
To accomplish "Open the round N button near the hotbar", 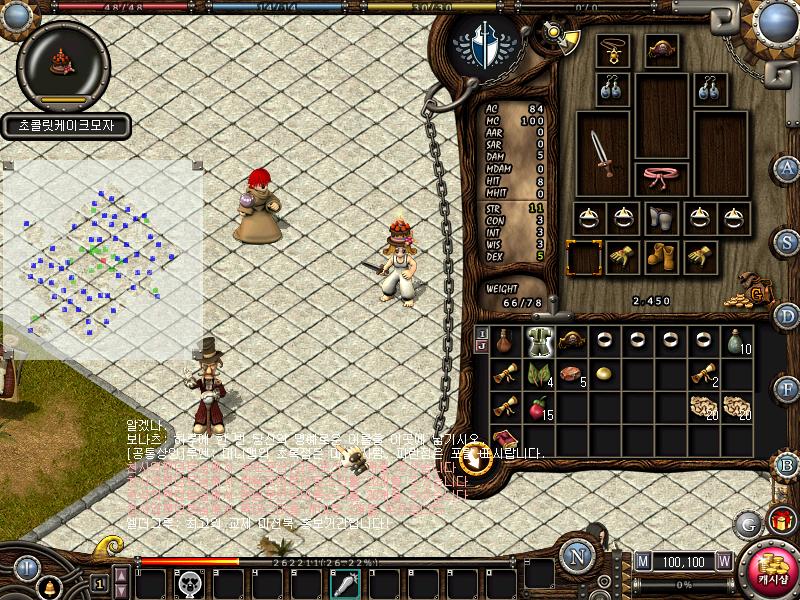I will coord(577,556).
